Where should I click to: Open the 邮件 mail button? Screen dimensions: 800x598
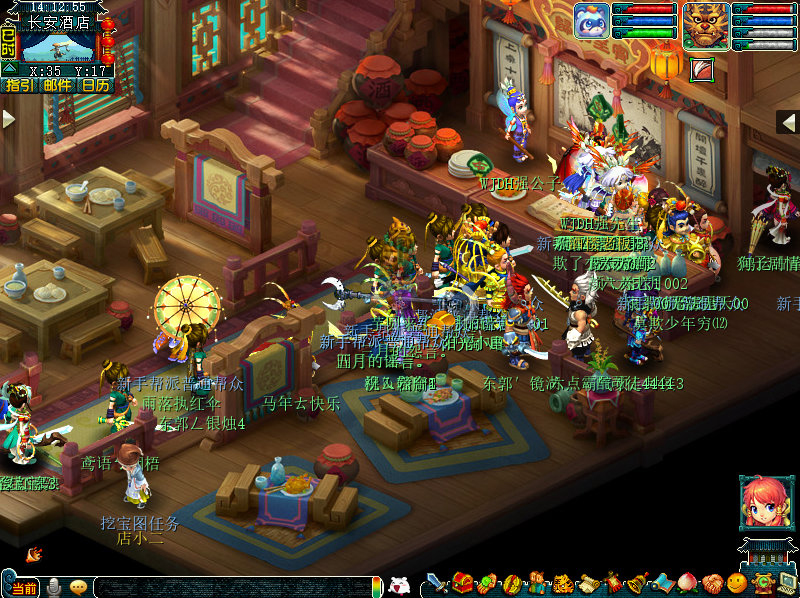point(58,85)
